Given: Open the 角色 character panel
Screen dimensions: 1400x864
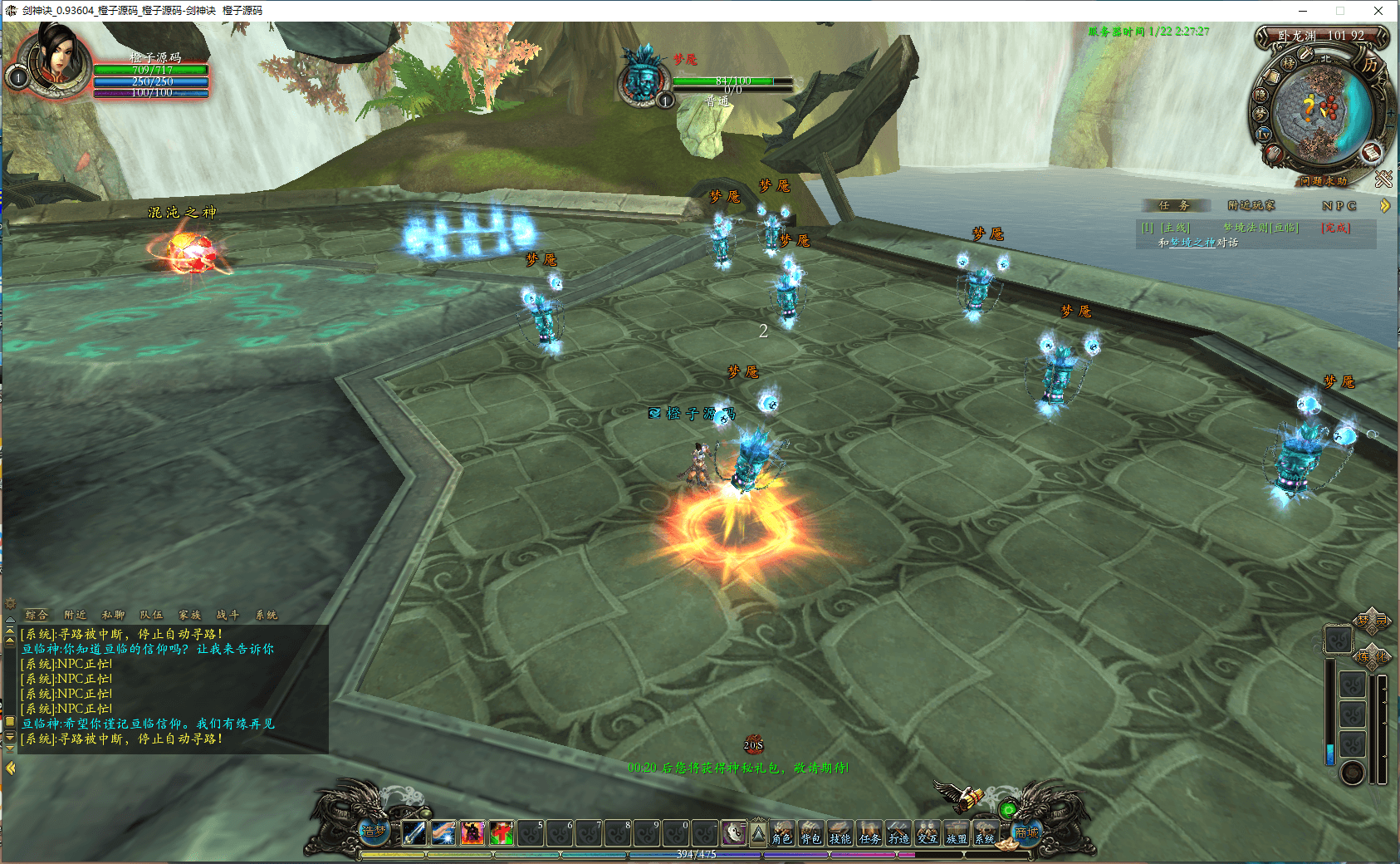Looking at the screenshot, I should tap(781, 833).
